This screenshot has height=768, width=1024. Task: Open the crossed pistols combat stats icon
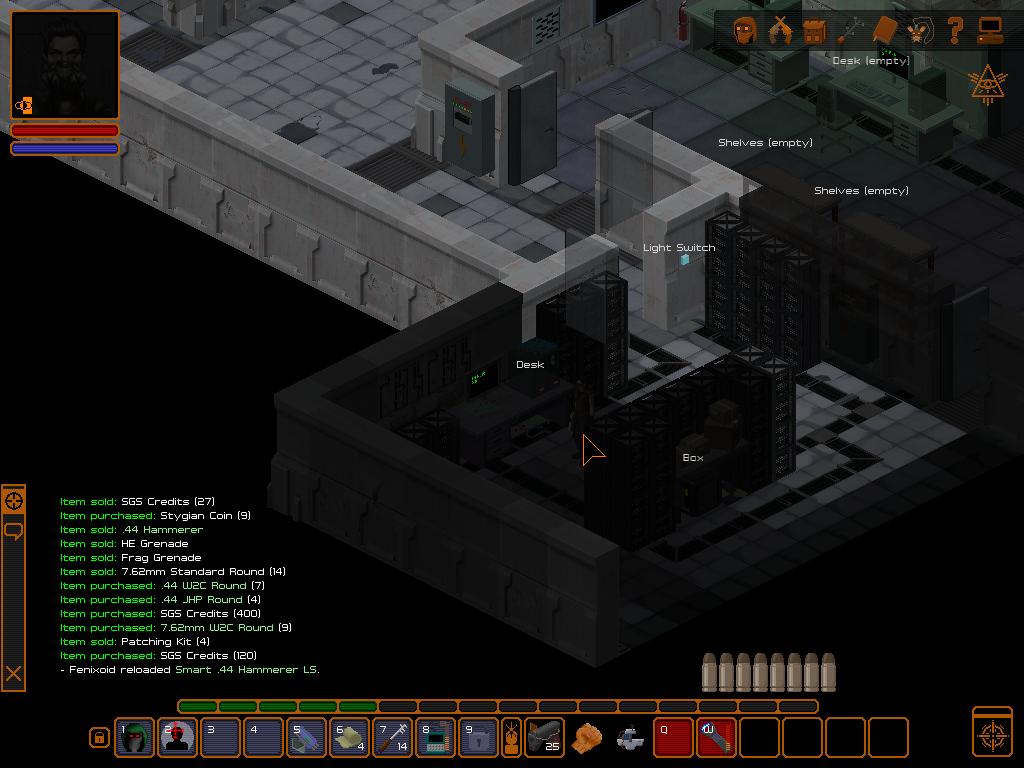[779, 31]
